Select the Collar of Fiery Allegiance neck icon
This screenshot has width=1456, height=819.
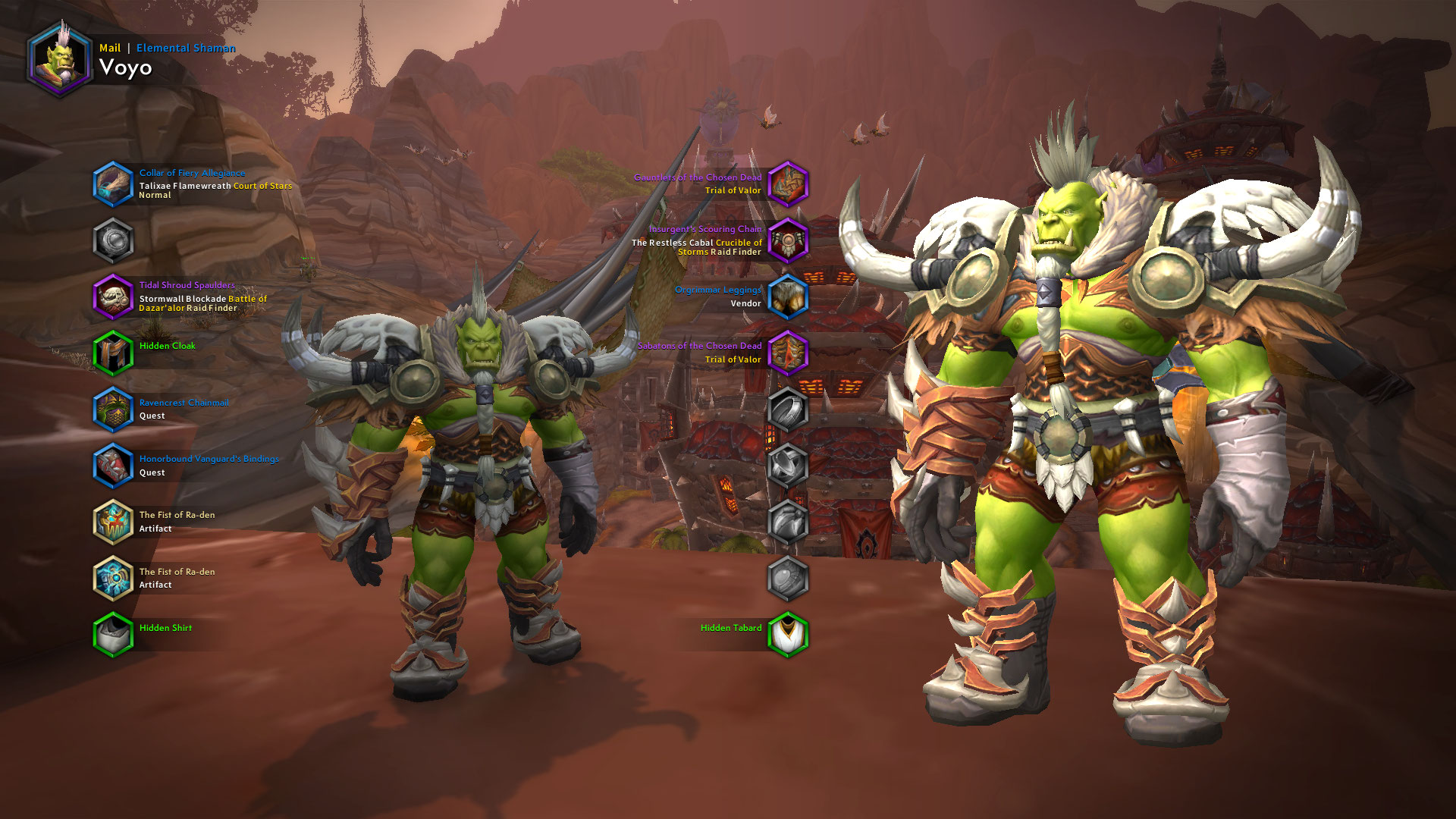point(114,184)
